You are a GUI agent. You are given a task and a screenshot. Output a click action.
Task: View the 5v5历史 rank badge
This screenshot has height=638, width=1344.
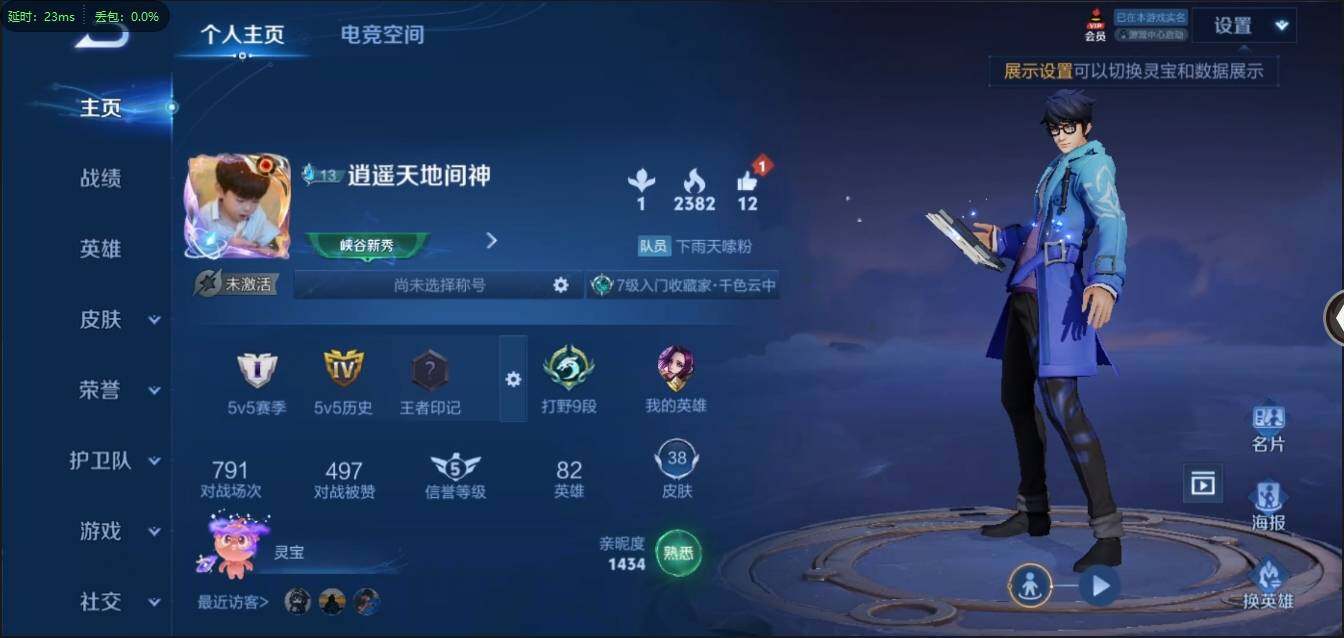343,370
